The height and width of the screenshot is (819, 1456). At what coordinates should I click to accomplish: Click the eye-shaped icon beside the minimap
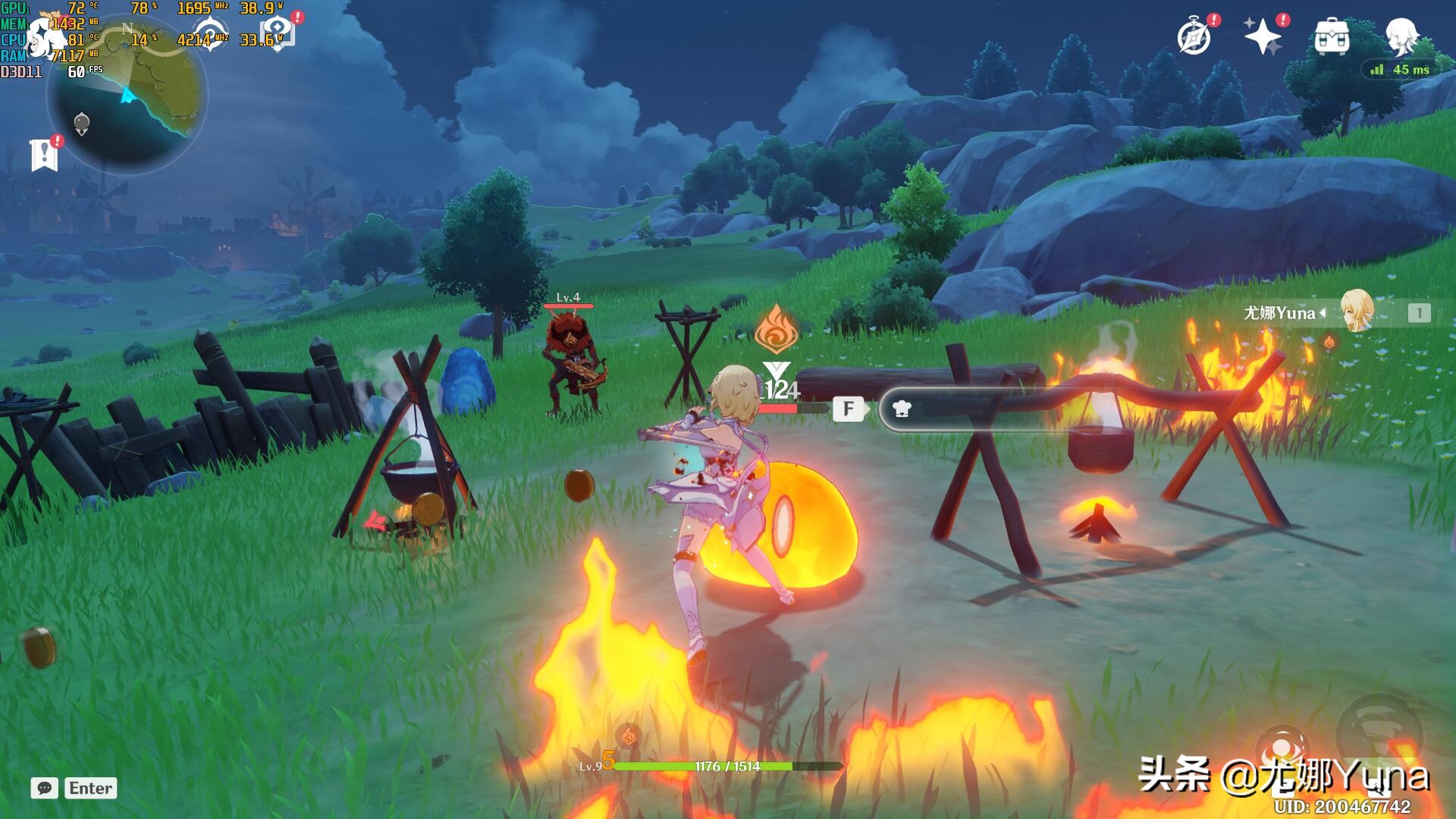(209, 34)
